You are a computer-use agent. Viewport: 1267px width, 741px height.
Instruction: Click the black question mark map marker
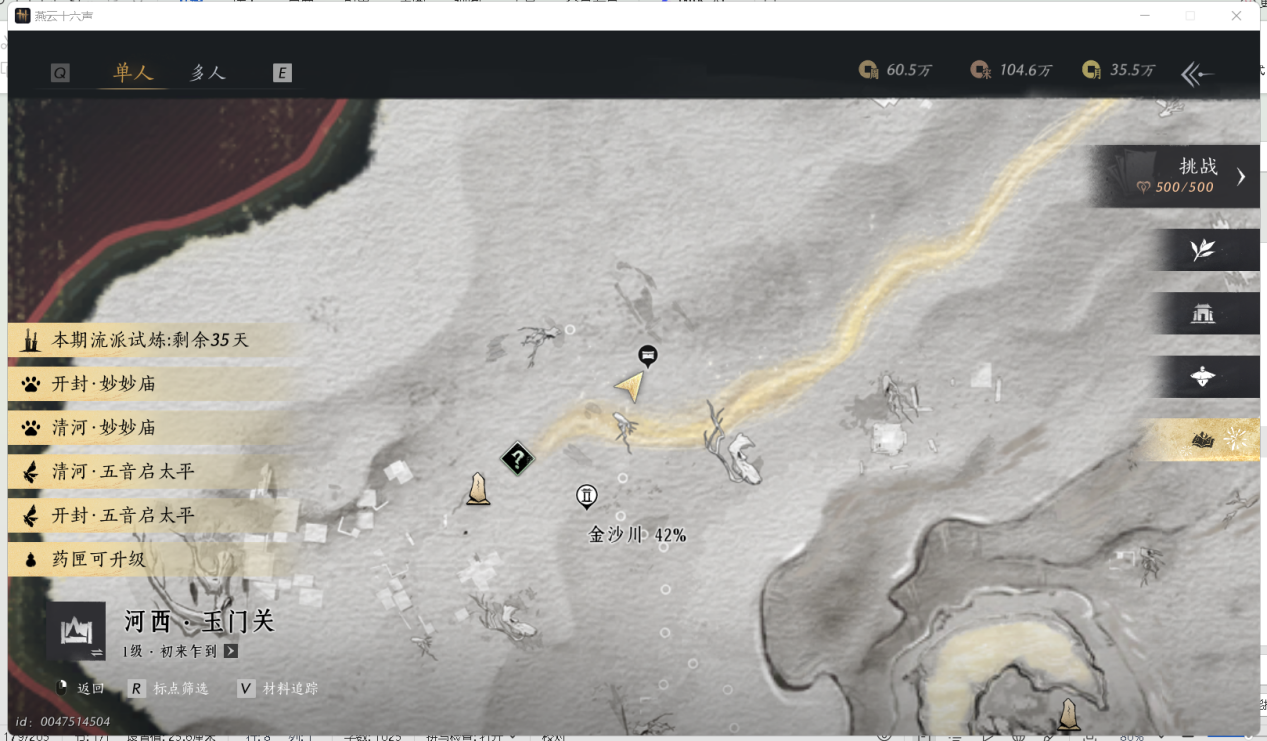click(517, 460)
